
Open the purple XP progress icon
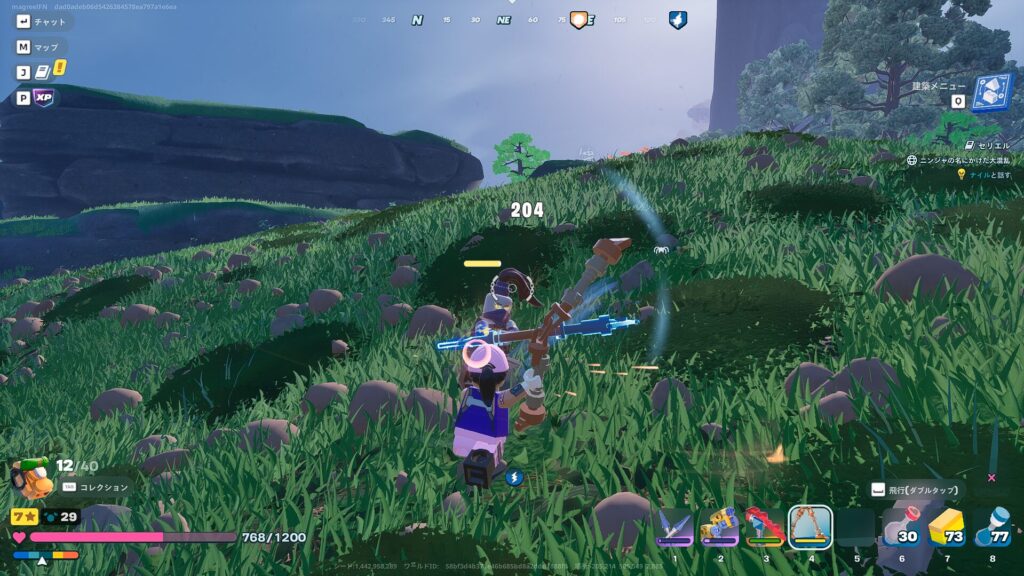[43, 98]
